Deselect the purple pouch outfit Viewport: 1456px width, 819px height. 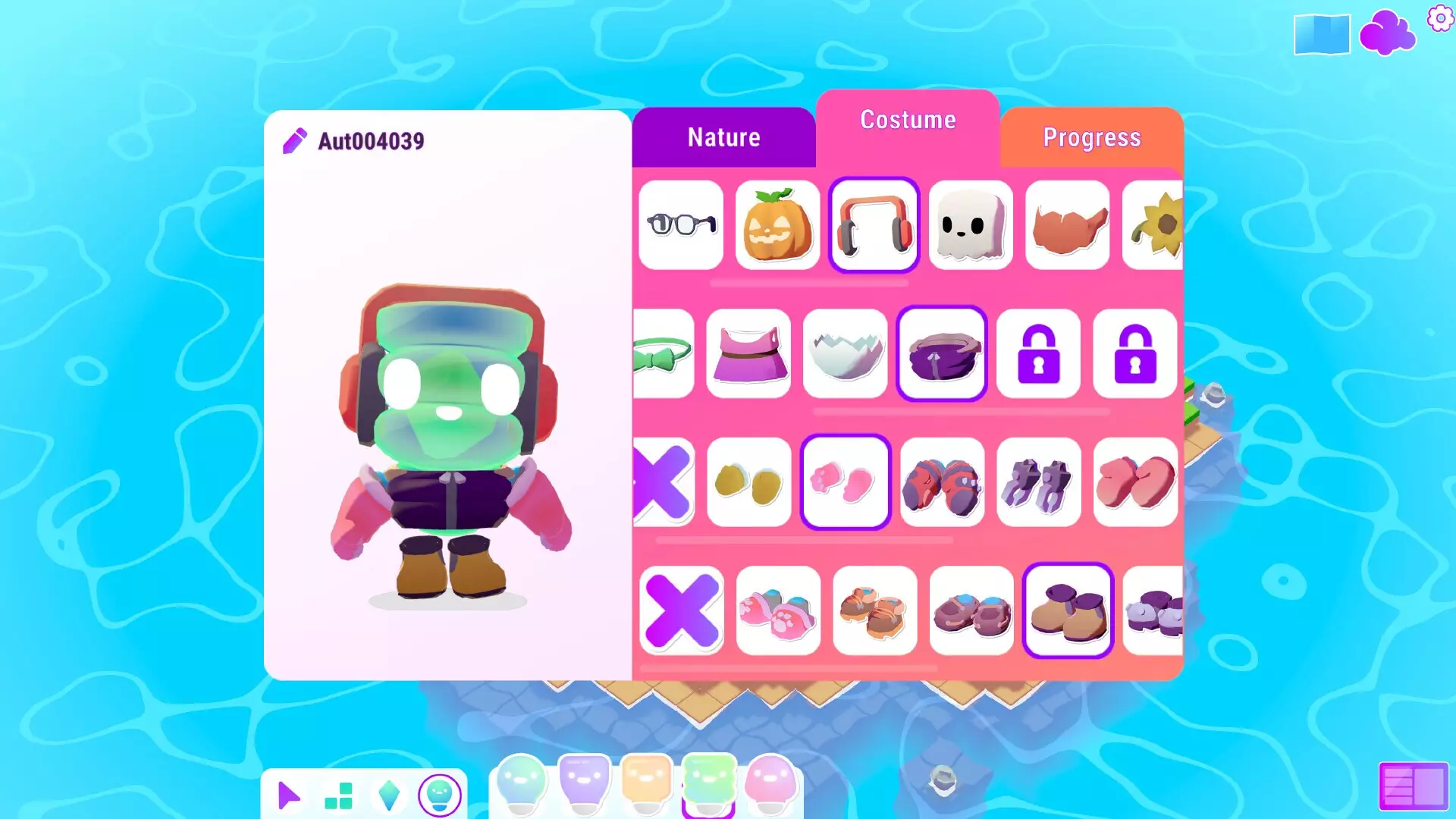[x=940, y=353]
